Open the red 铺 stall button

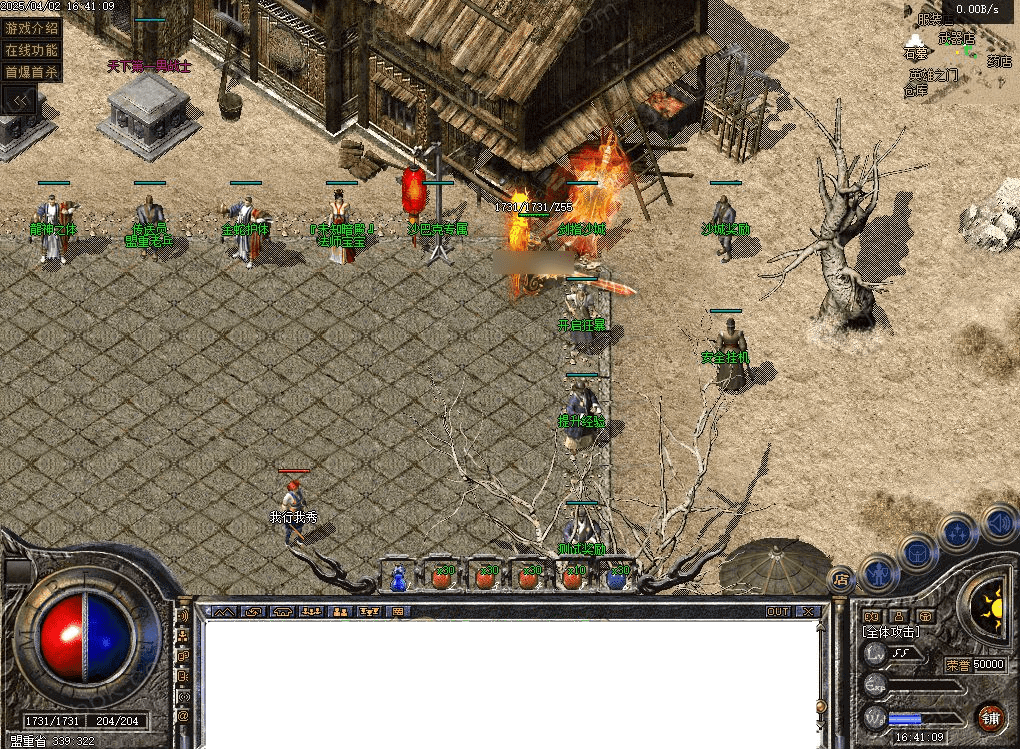(989, 717)
